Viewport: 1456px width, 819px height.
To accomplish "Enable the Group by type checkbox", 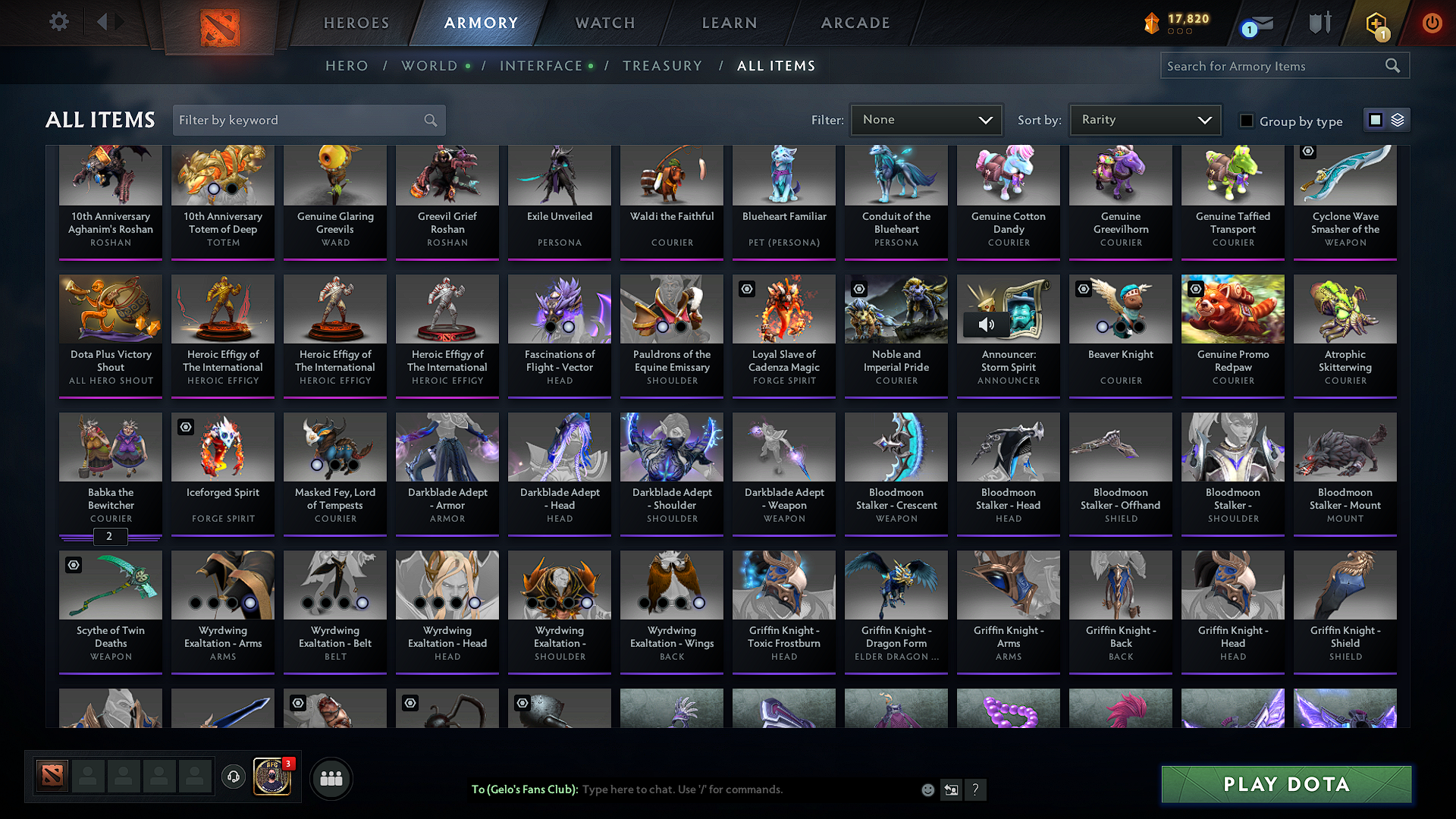I will 1247,120.
